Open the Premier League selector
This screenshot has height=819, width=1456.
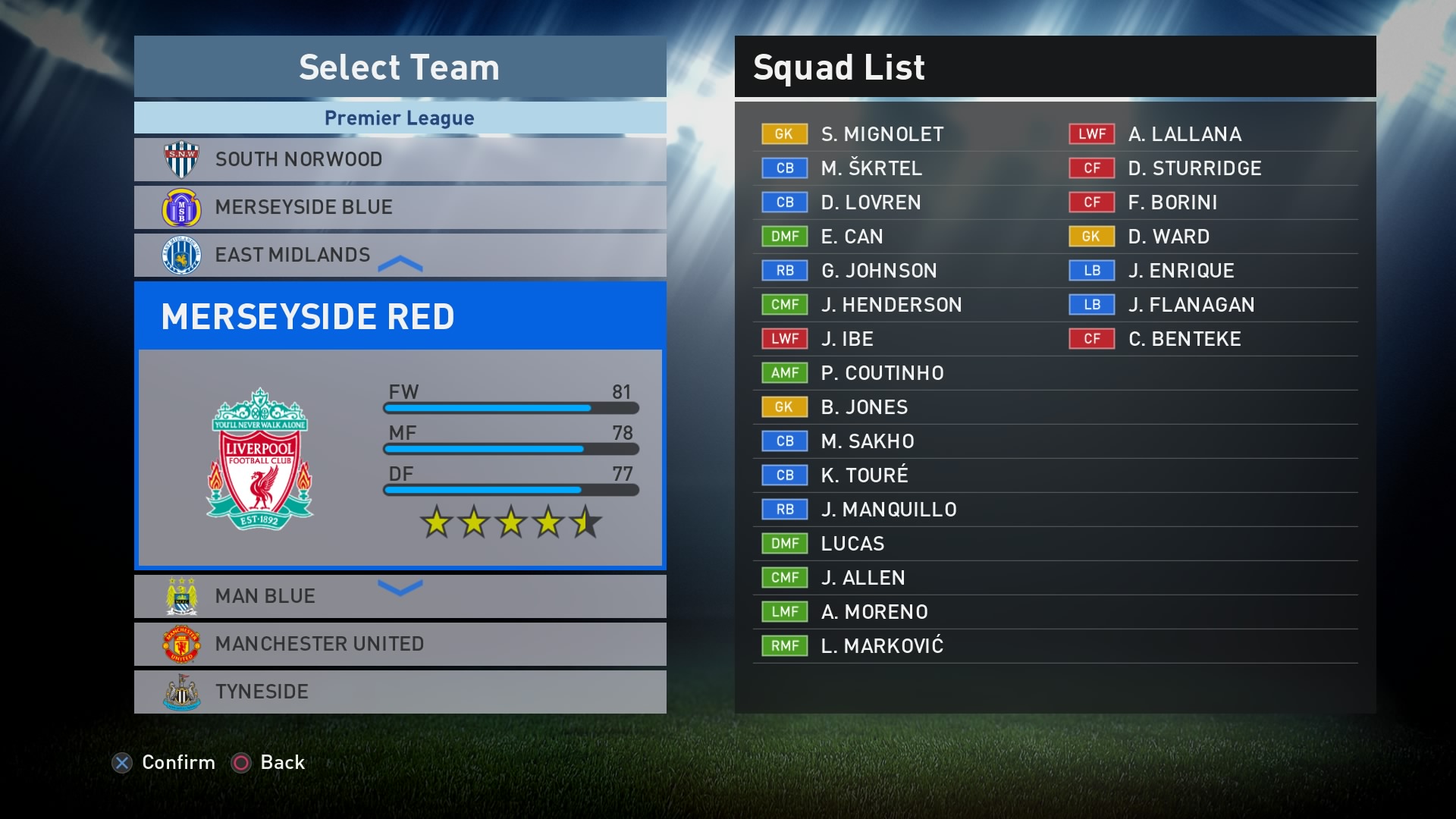399,118
